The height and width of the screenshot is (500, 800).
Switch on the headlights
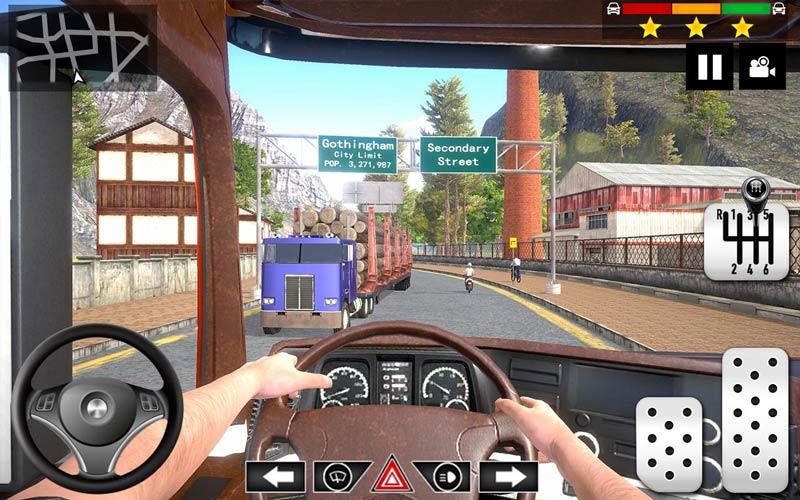tap(442, 477)
